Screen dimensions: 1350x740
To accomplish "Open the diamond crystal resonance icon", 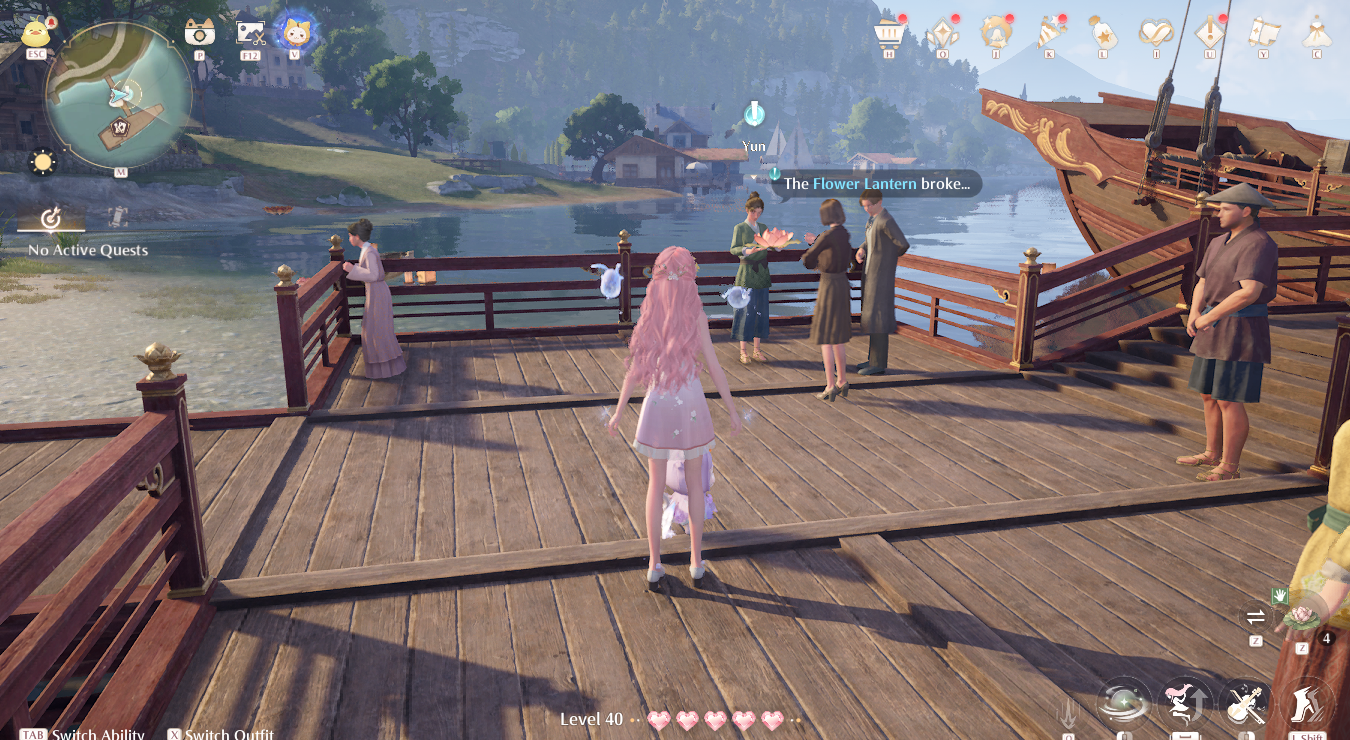I will (x=942, y=33).
